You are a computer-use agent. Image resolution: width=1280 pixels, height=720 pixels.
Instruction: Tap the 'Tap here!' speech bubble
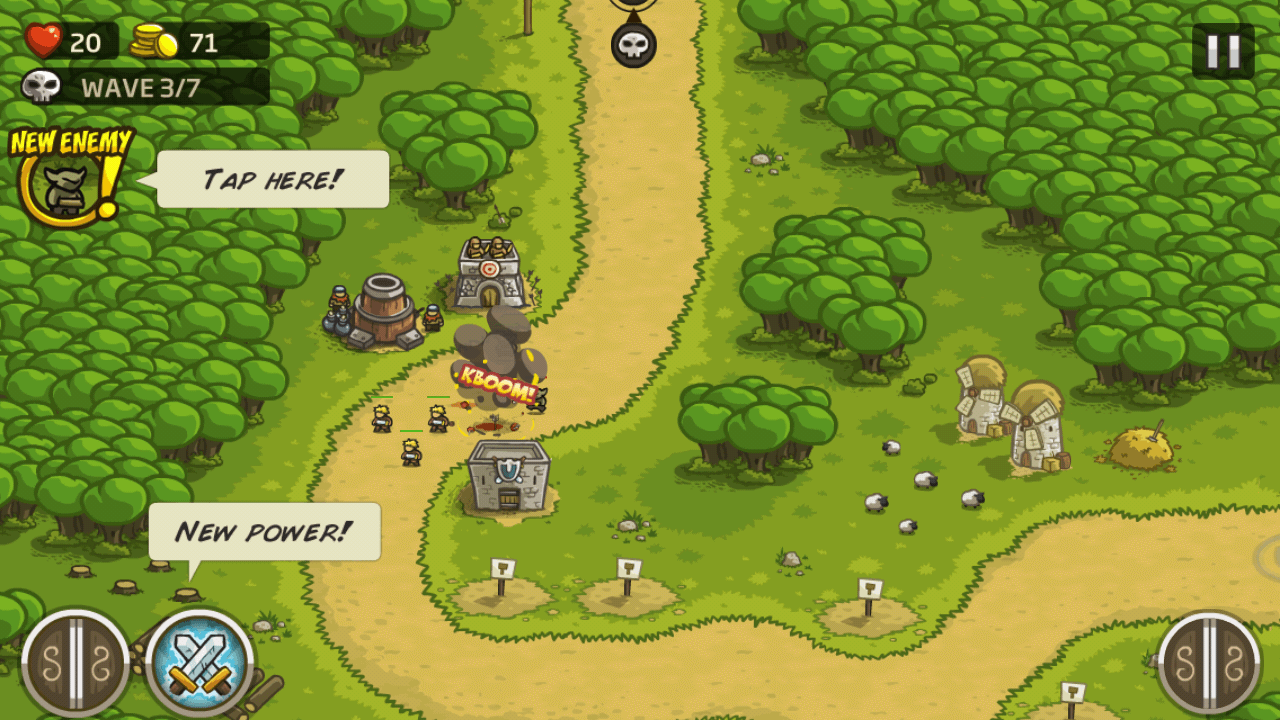pyautogui.click(x=270, y=178)
